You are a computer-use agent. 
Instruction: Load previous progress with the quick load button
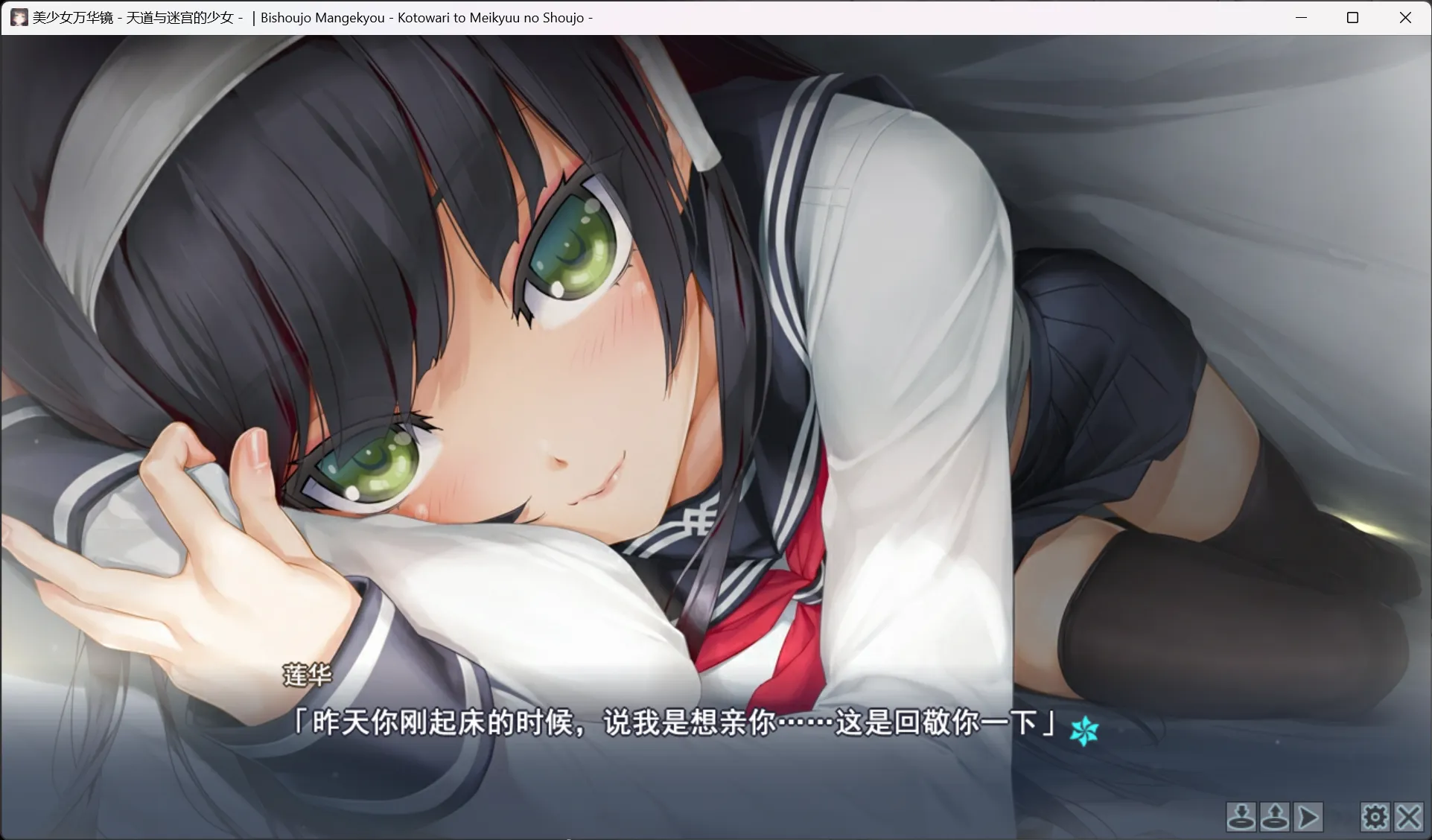(x=1274, y=817)
